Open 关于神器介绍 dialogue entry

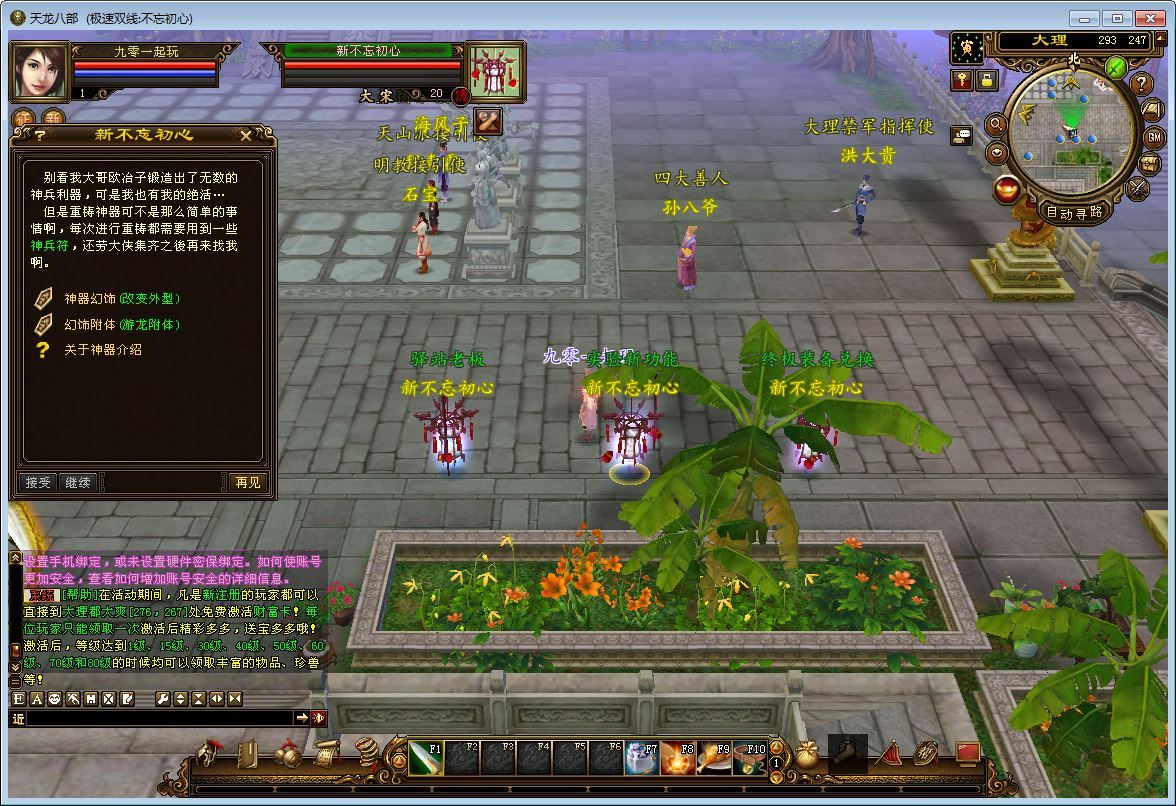(103, 350)
